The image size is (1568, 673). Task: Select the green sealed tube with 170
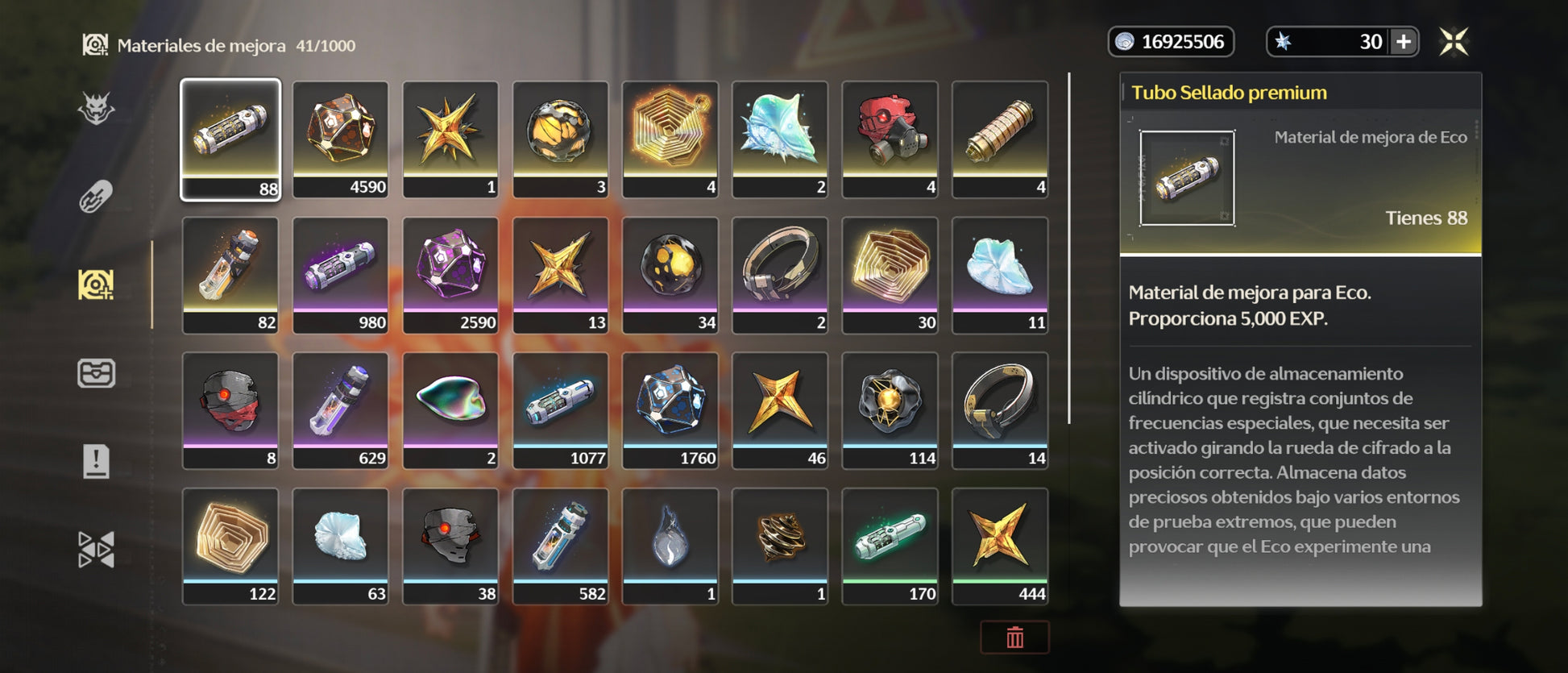pos(890,545)
